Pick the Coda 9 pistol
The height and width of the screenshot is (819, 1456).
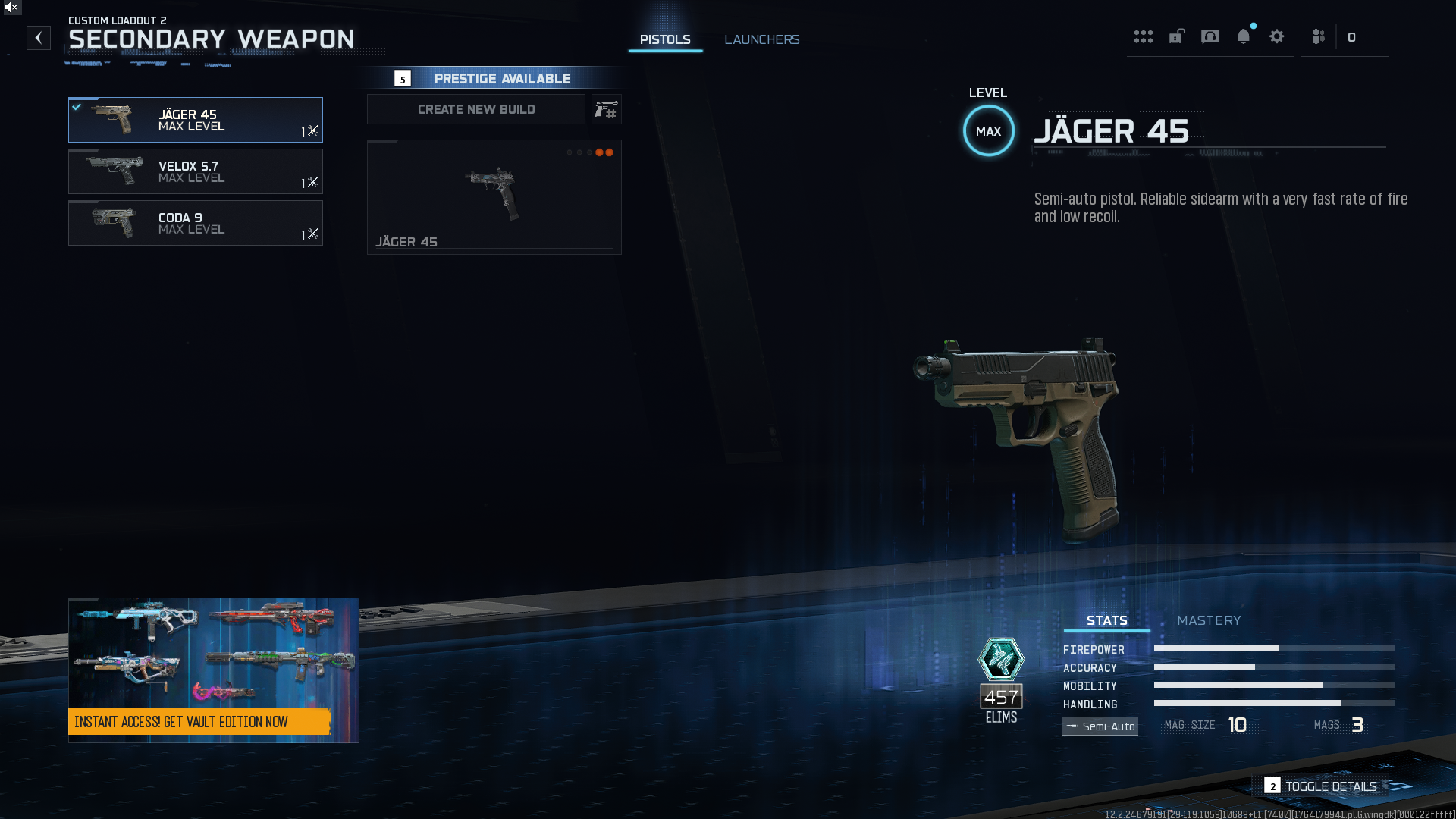196,223
